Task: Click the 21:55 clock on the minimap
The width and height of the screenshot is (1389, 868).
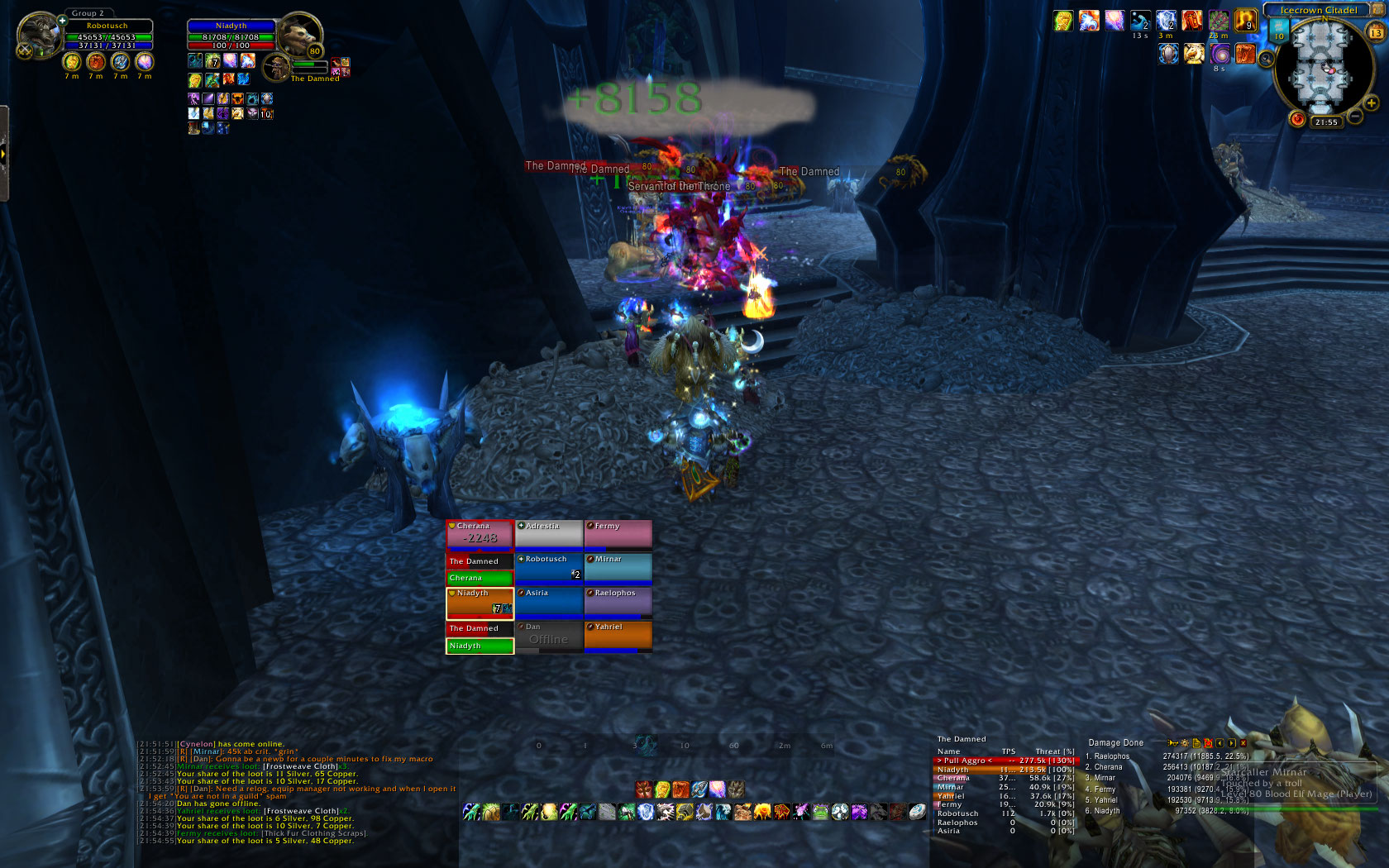Action: [x=1326, y=122]
